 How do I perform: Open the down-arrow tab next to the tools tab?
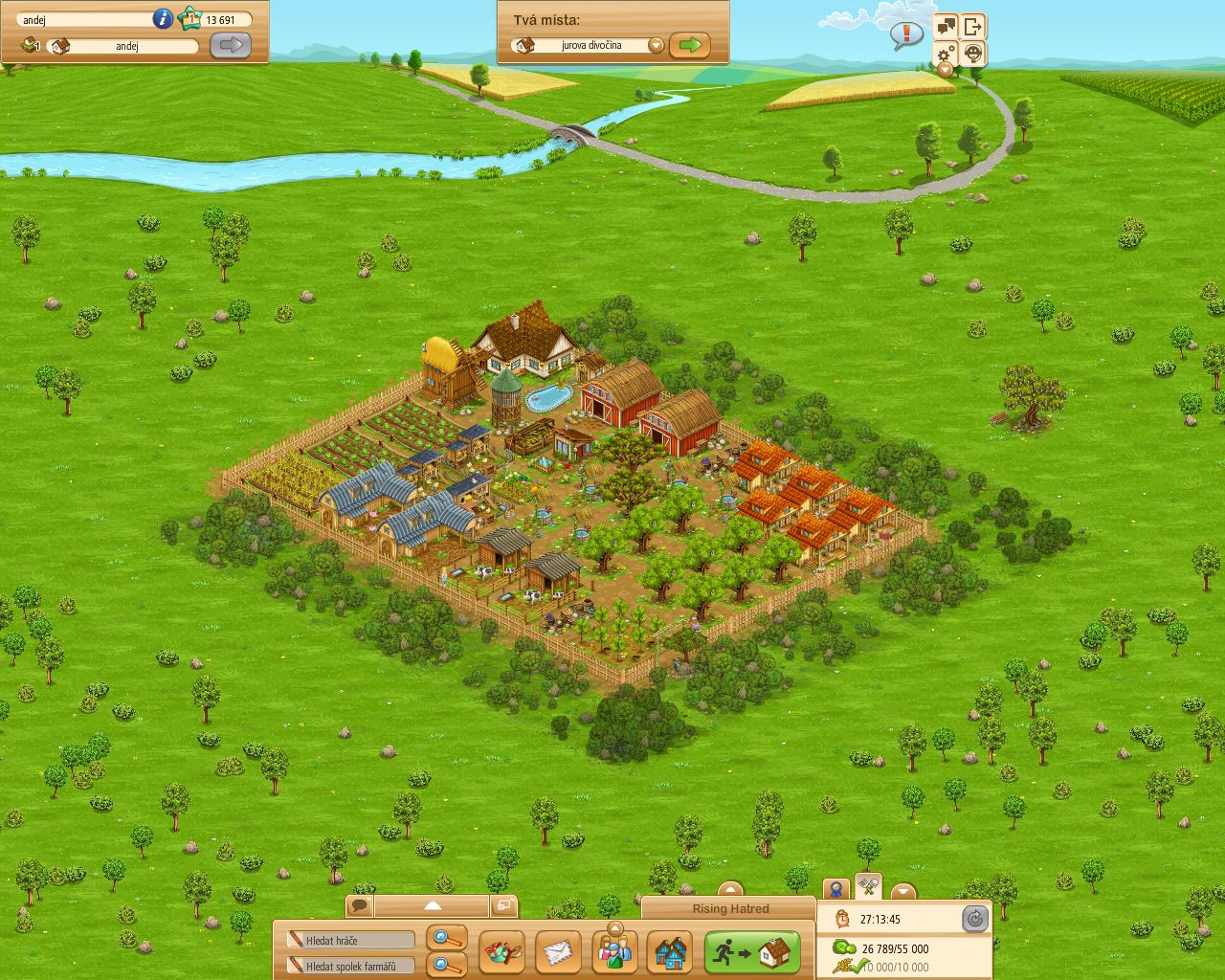point(902,893)
